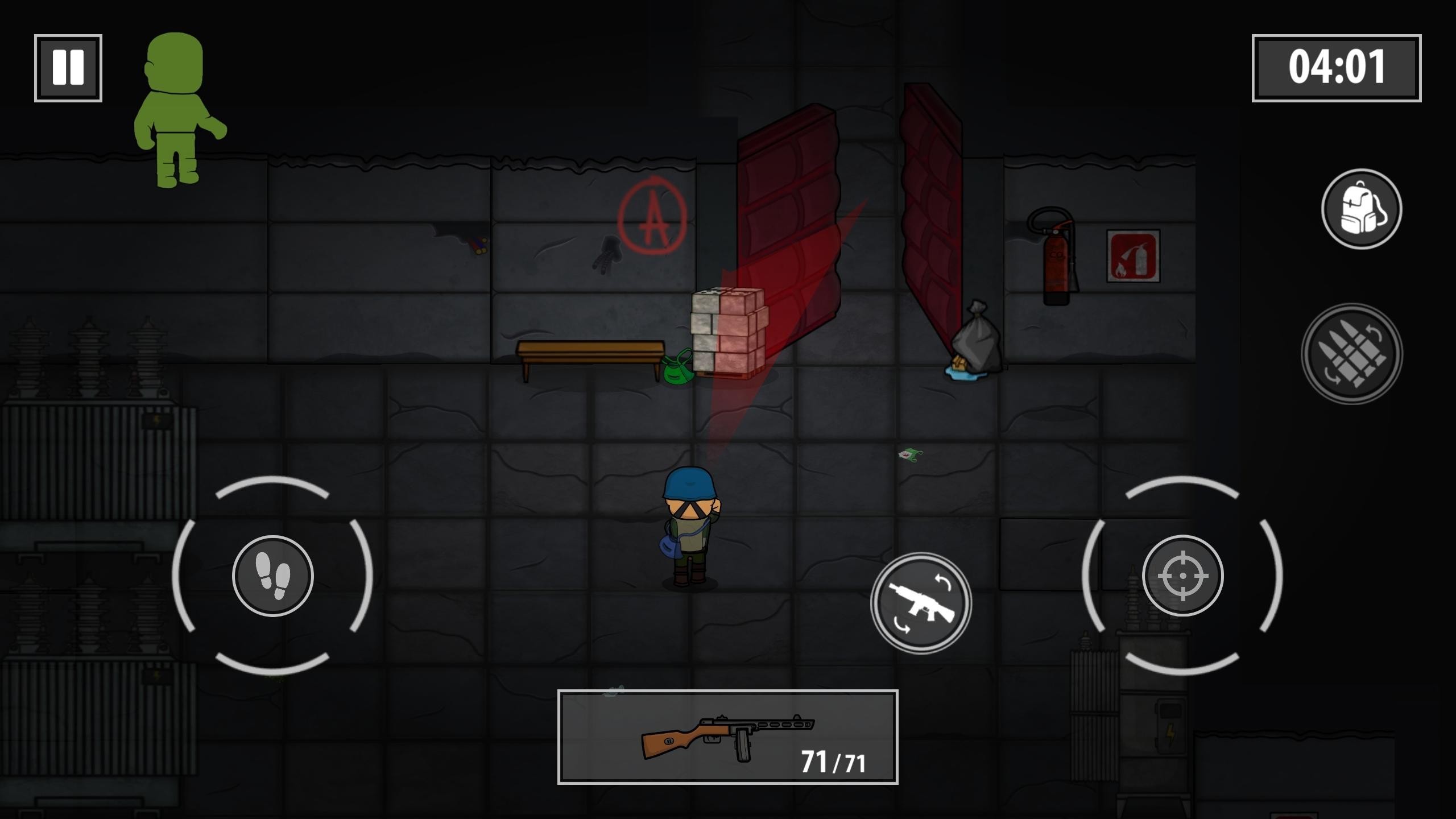Tap the footsteps movement joystick
This screenshot has height=819, width=1456.
273,576
